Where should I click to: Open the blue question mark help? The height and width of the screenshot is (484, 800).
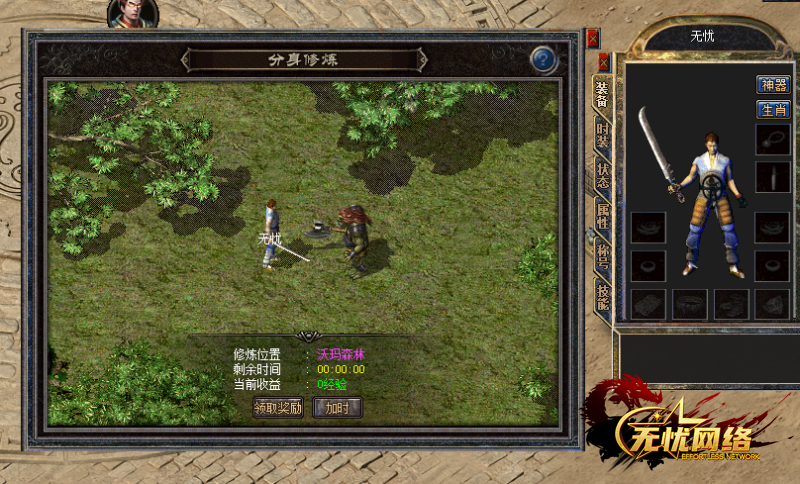[543, 59]
